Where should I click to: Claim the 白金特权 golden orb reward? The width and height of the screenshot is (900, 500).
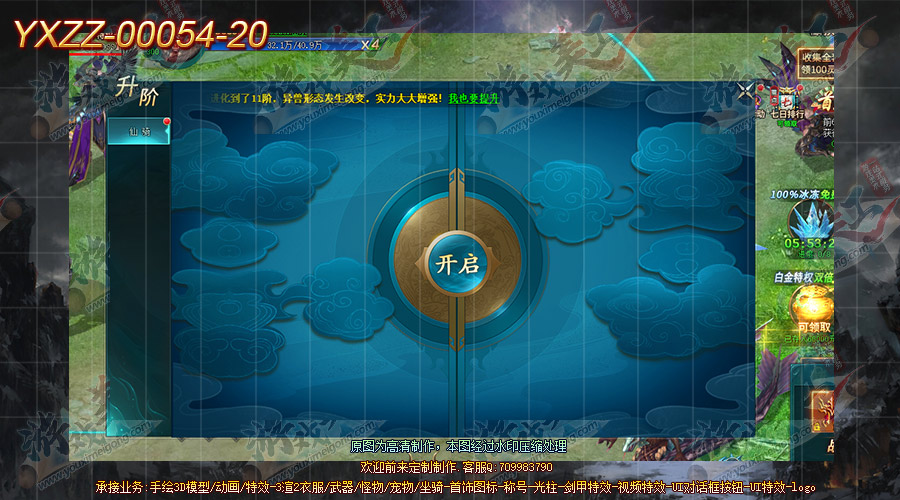click(x=810, y=304)
